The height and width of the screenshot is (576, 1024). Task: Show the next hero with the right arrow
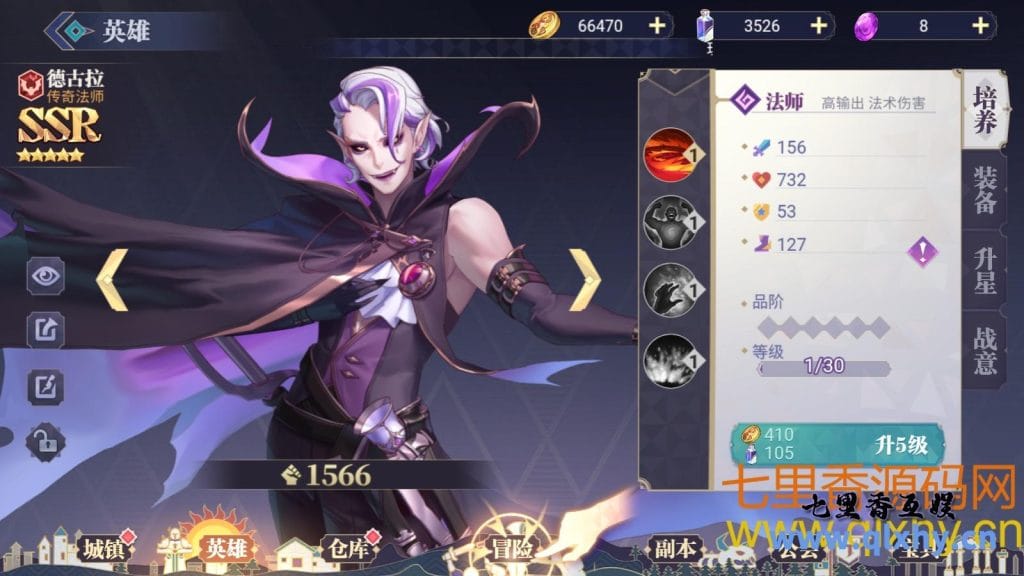[585, 279]
